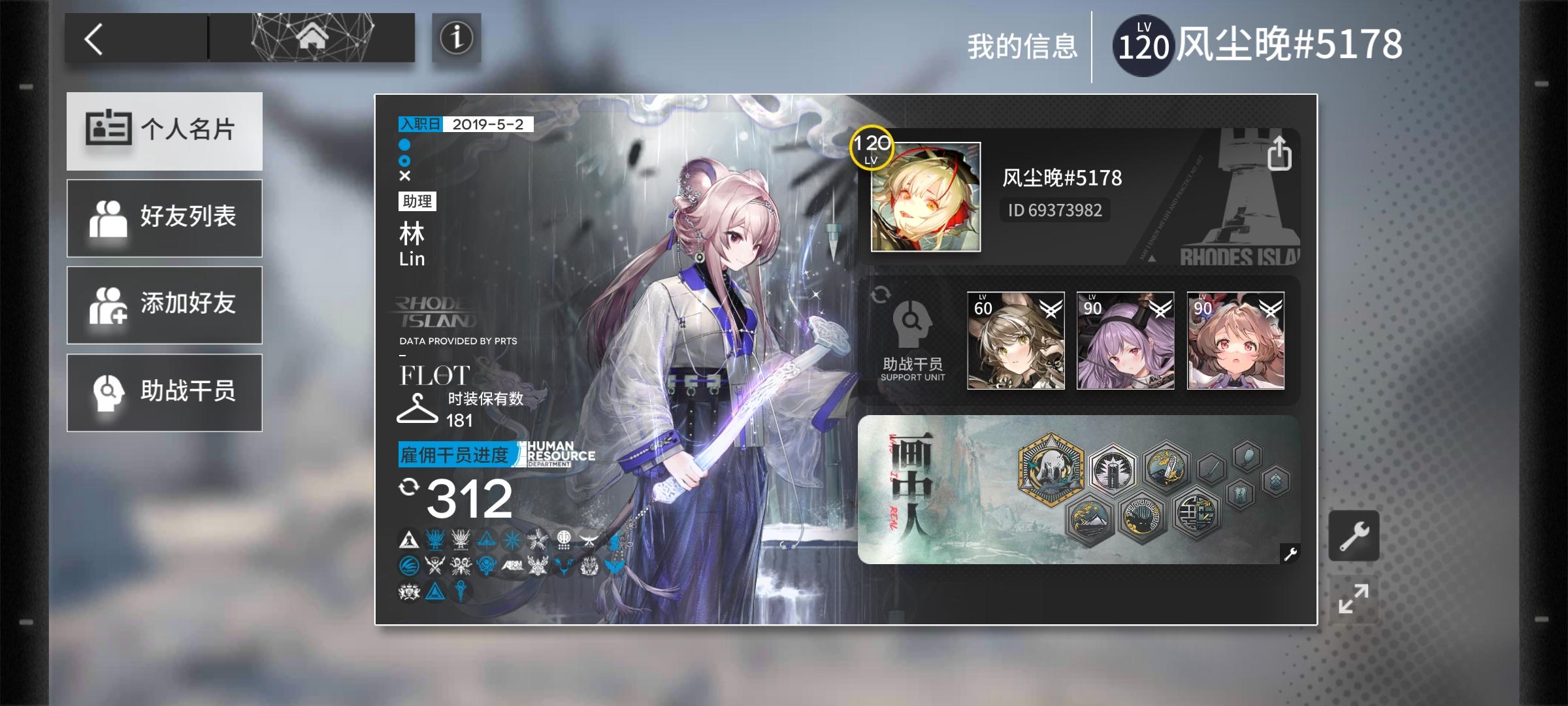Toggle the hollow circle status indicator
This screenshot has height=706, width=1568.
[404, 160]
